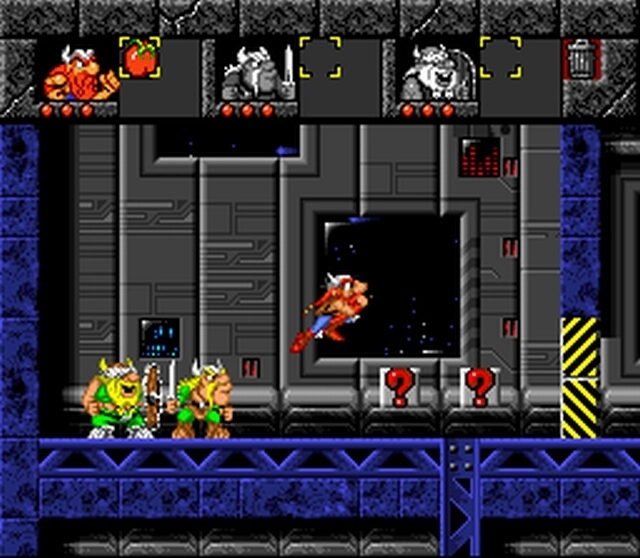The image size is (640, 558).
Task: Choose Olaf the Stout's portrait
Action: click(430, 72)
